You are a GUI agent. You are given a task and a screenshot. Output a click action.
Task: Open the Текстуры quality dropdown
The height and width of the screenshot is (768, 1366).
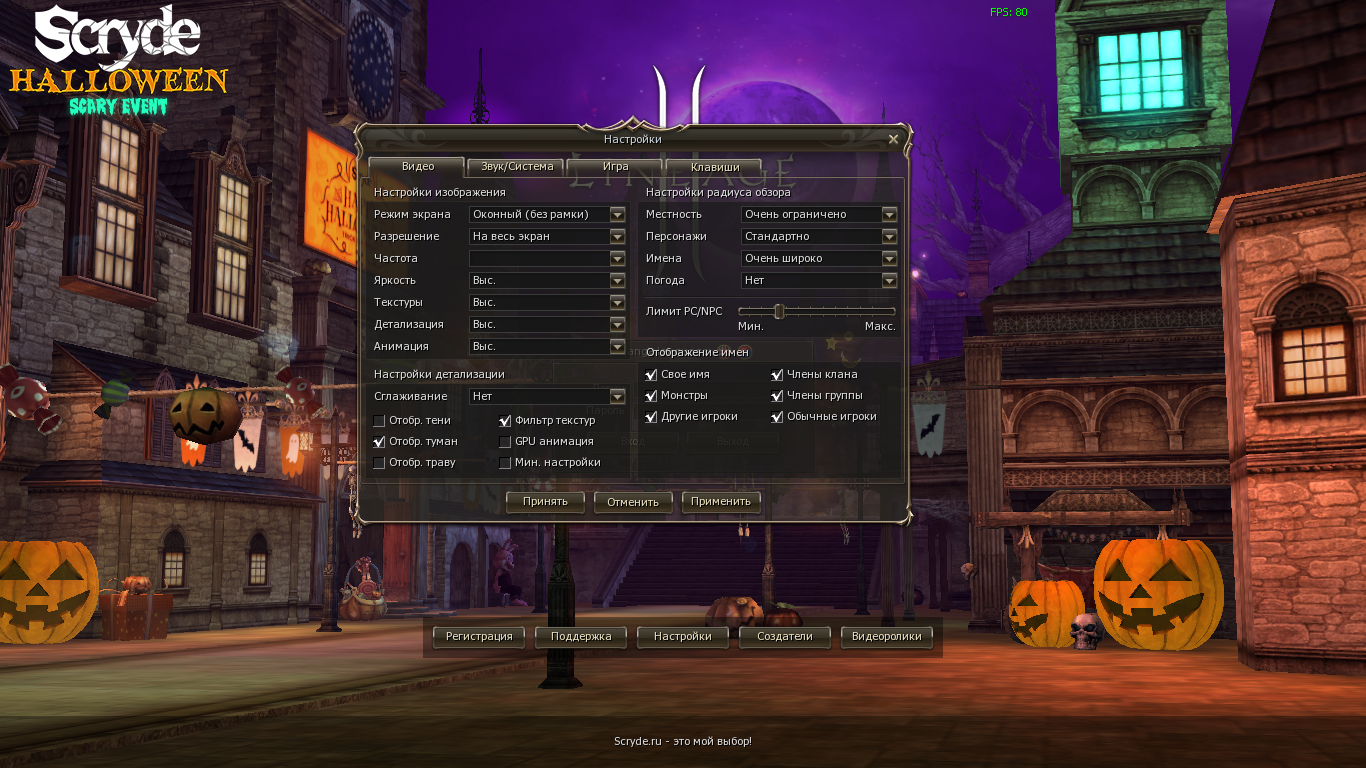617,302
